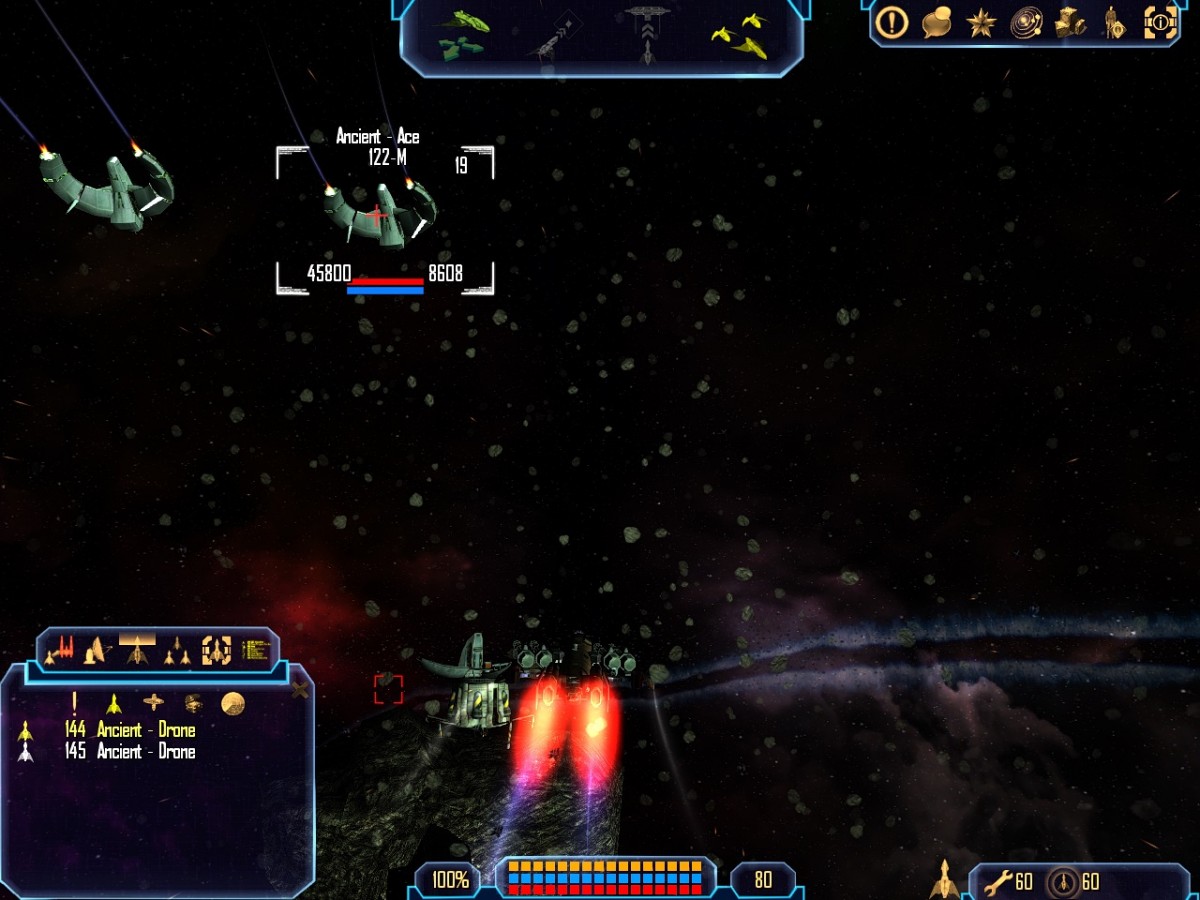Select the grey docking flight mode
This screenshot has width=1200, height=900.
tap(648, 32)
